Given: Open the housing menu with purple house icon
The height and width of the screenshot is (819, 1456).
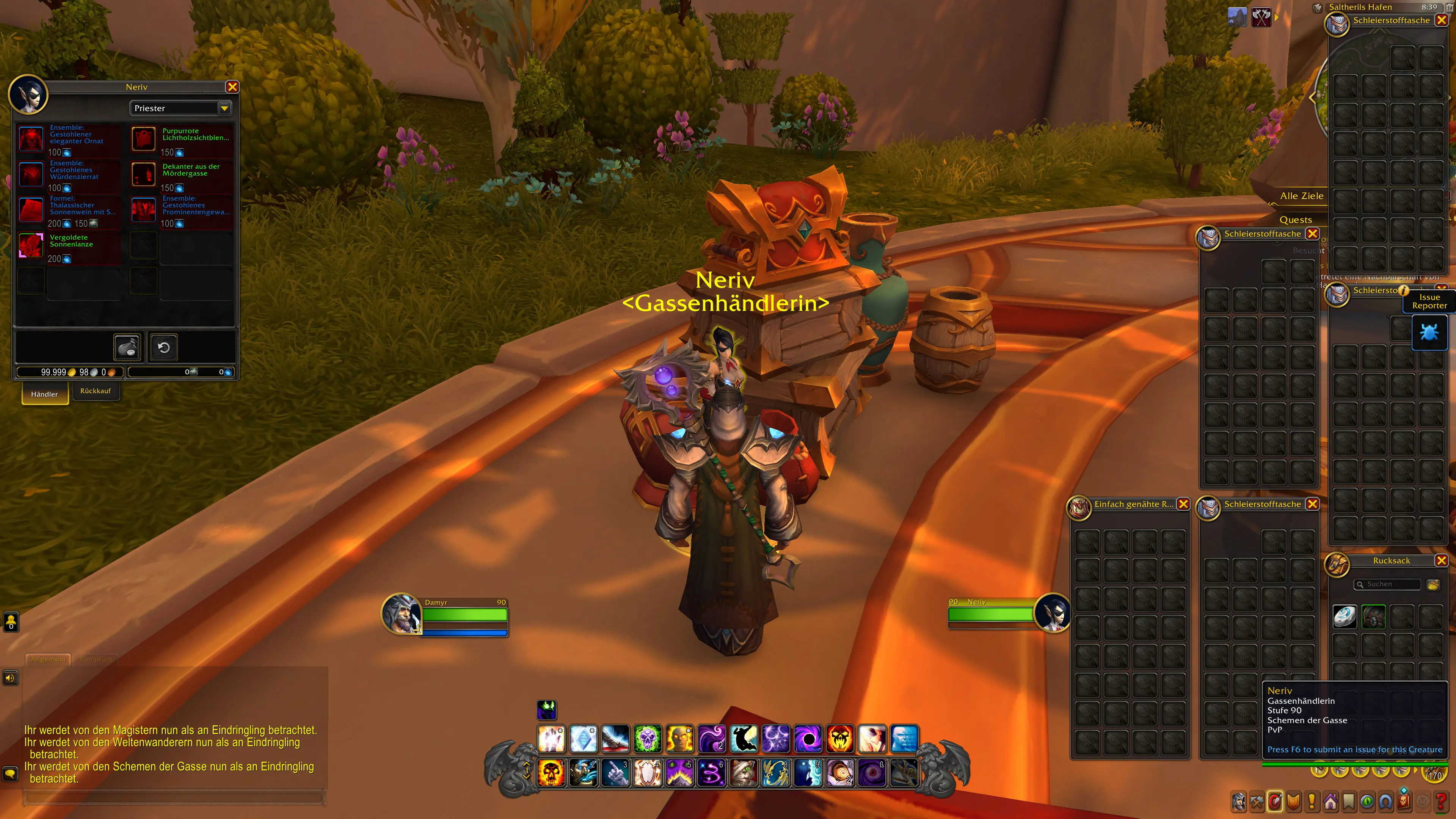Looking at the screenshot, I should [x=1330, y=802].
